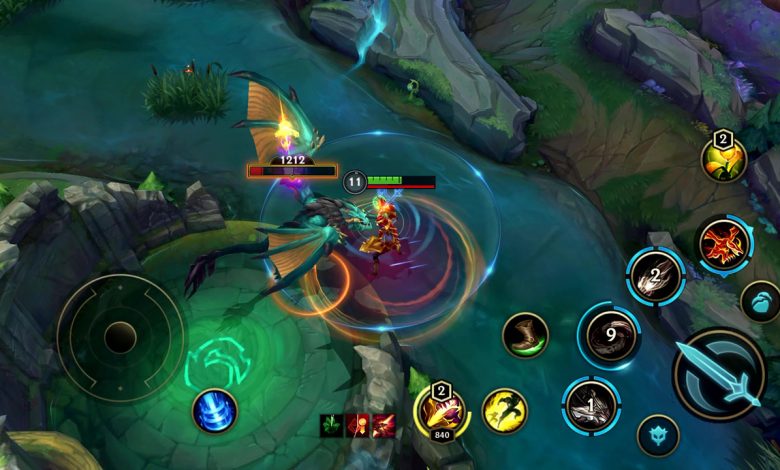
Task: Tap the blue recall button
Action: point(214,410)
